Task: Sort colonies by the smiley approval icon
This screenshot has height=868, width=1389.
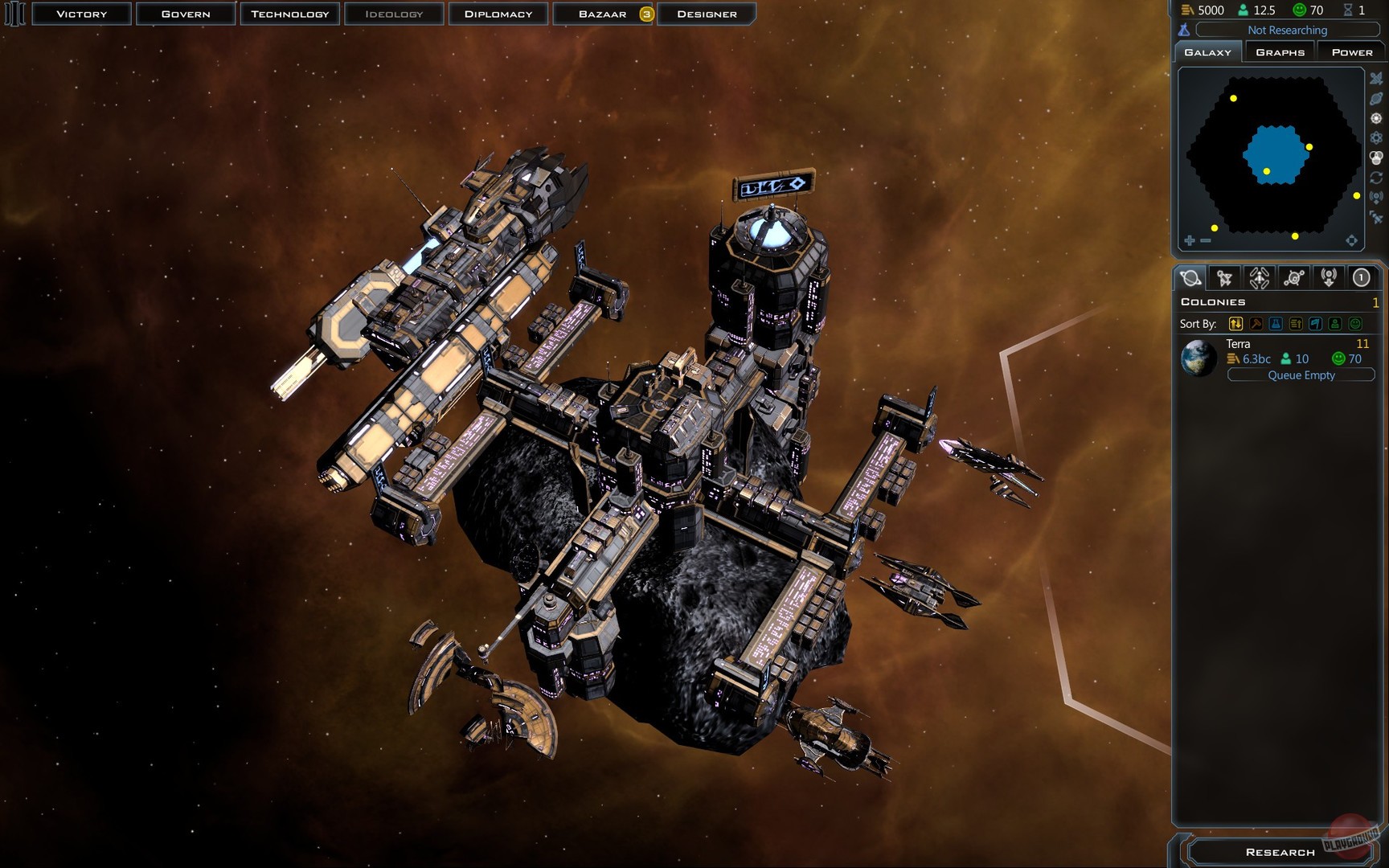Action: [1355, 324]
